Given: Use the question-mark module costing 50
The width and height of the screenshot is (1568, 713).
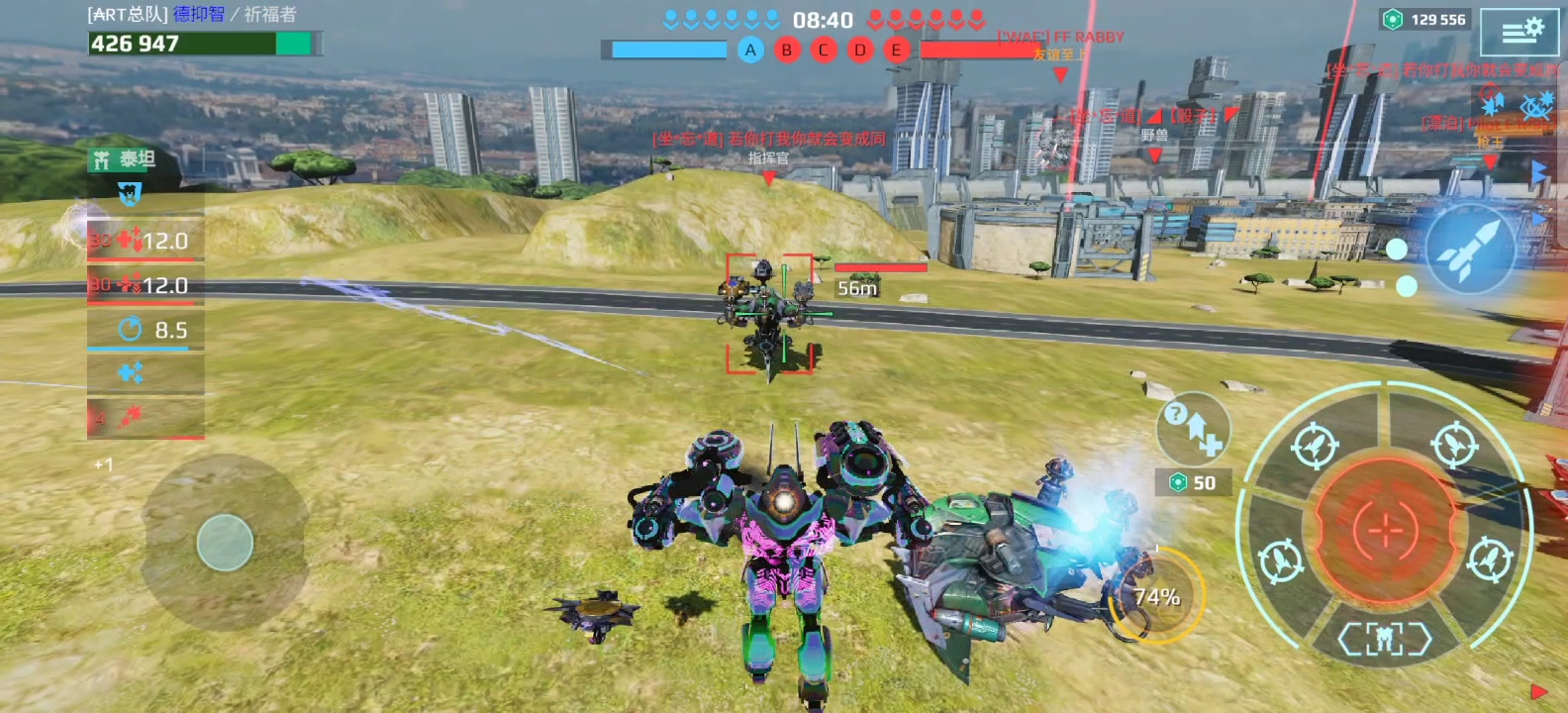Looking at the screenshot, I should pyautogui.click(x=1193, y=430).
